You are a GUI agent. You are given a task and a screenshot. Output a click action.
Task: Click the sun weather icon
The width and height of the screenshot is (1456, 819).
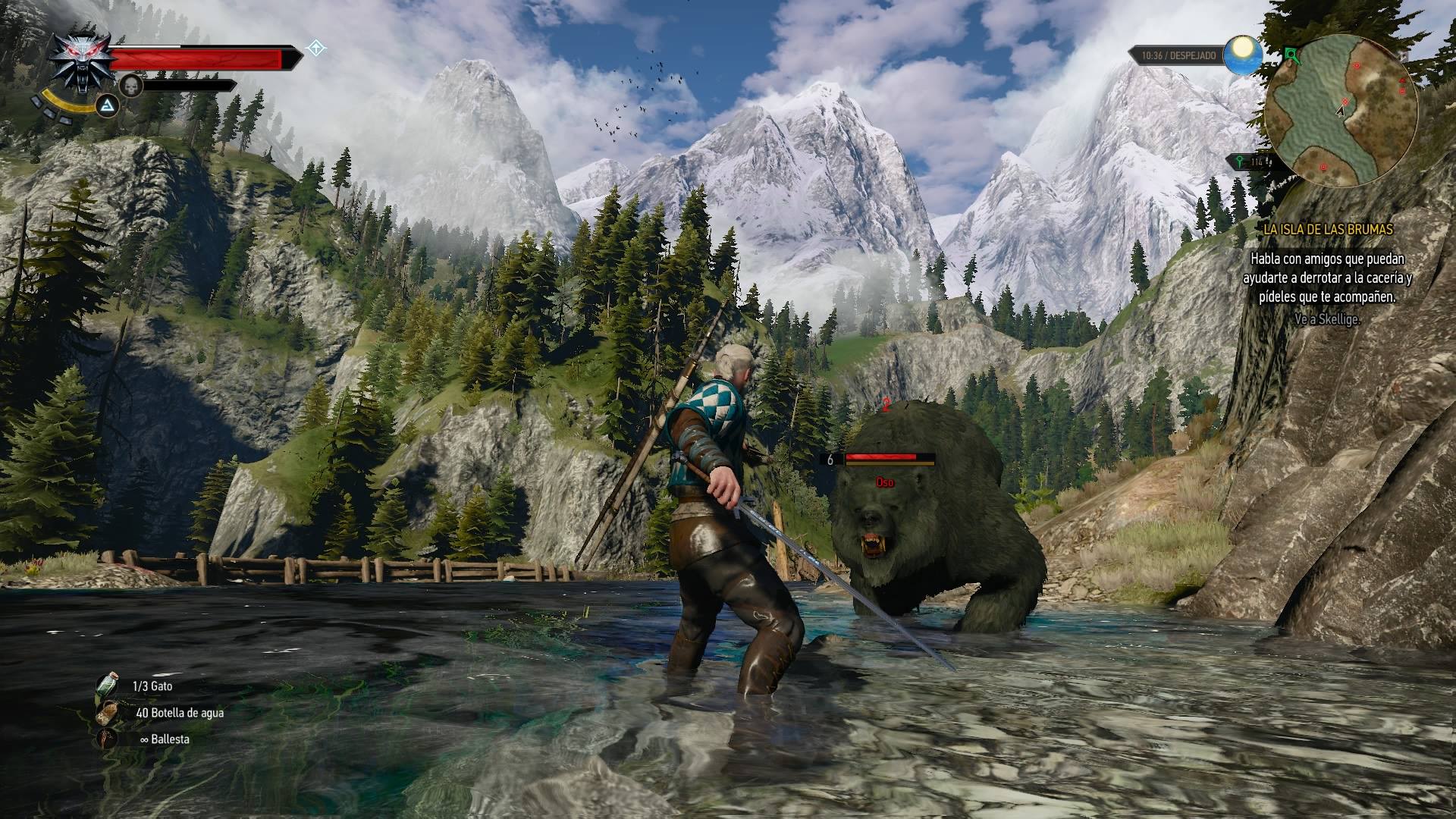click(x=1242, y=54)
